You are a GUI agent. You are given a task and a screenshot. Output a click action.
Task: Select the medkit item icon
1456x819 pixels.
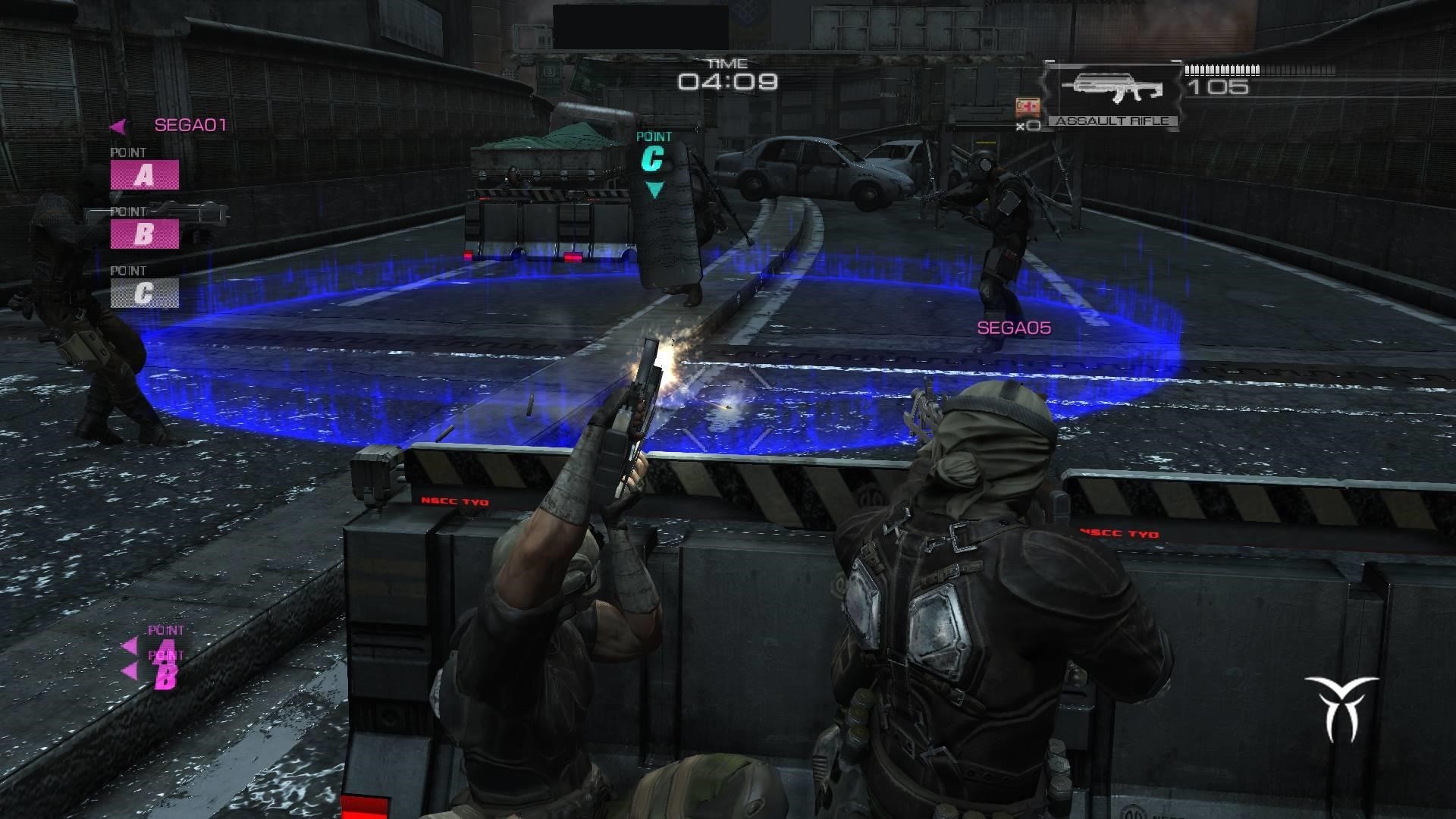[x=1027, y=107]
